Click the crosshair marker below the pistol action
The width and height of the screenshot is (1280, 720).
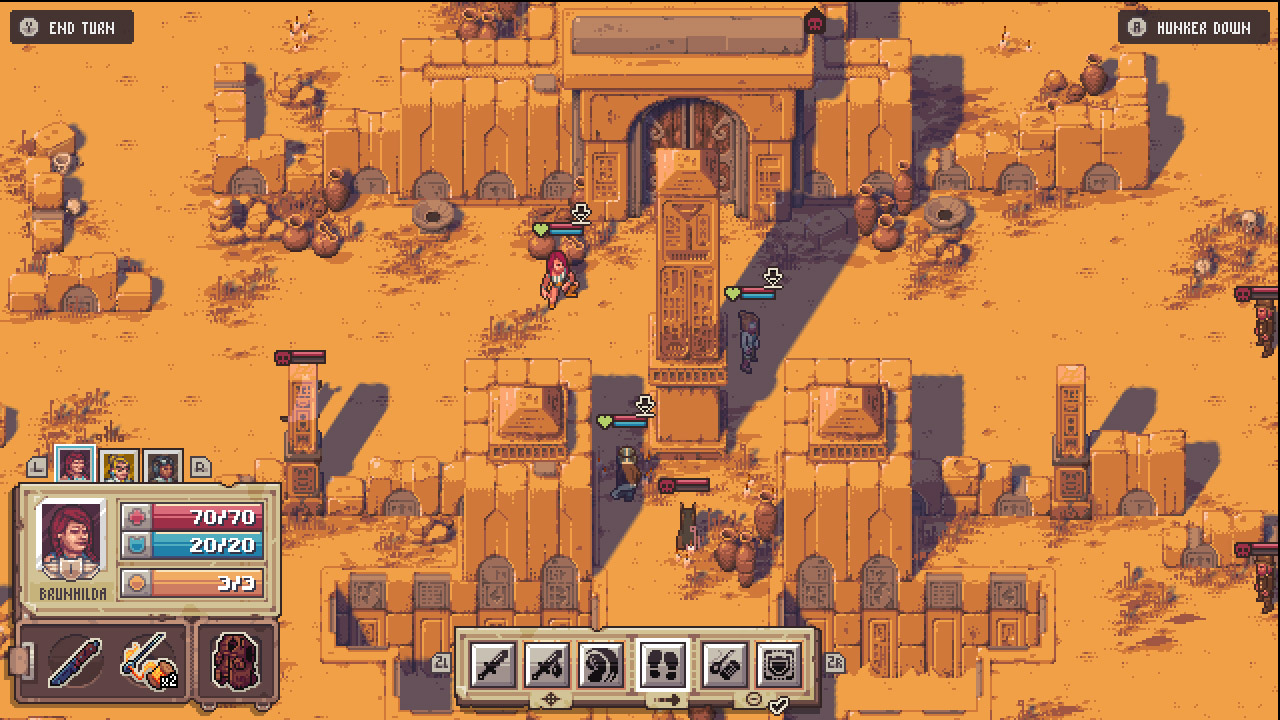click(551, 700)
